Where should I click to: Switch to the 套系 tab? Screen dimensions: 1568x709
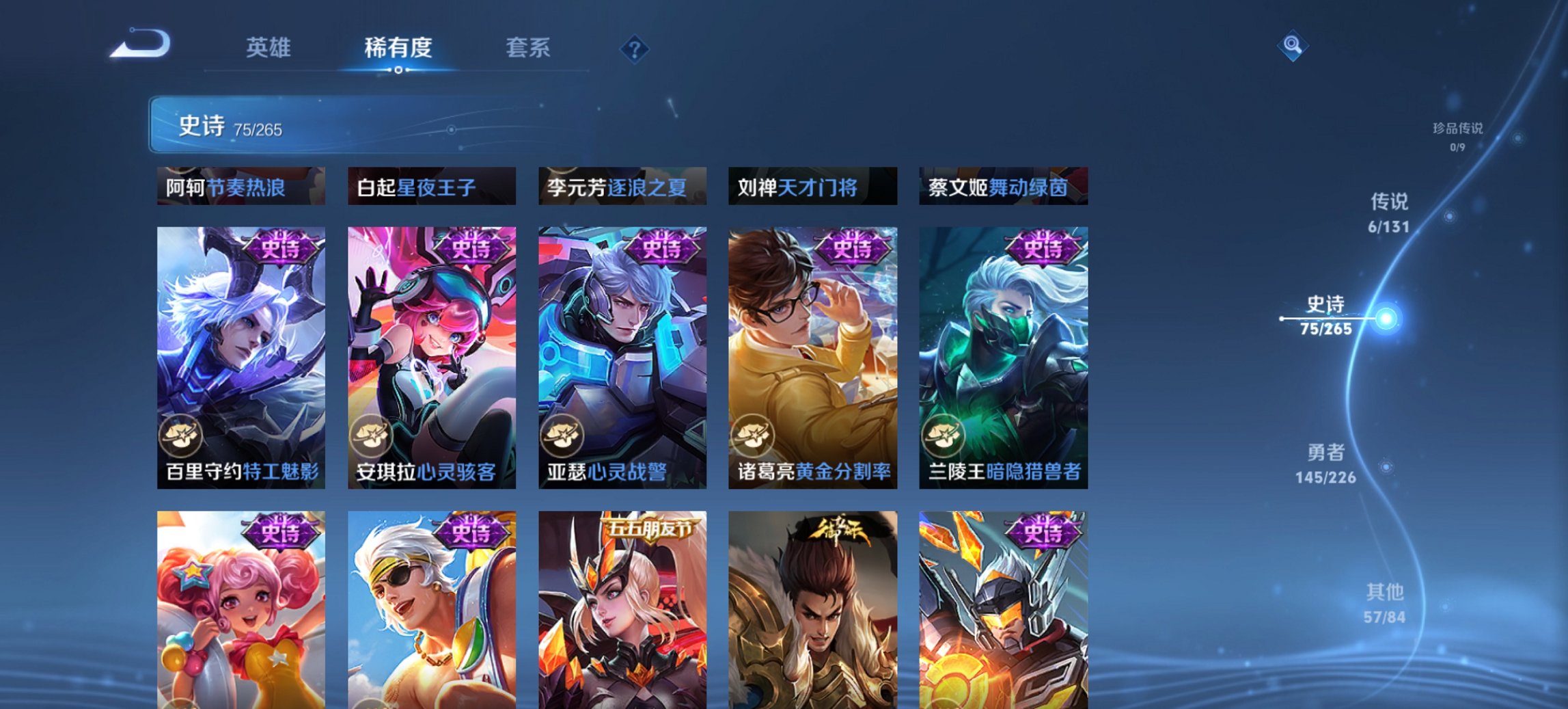529,48
